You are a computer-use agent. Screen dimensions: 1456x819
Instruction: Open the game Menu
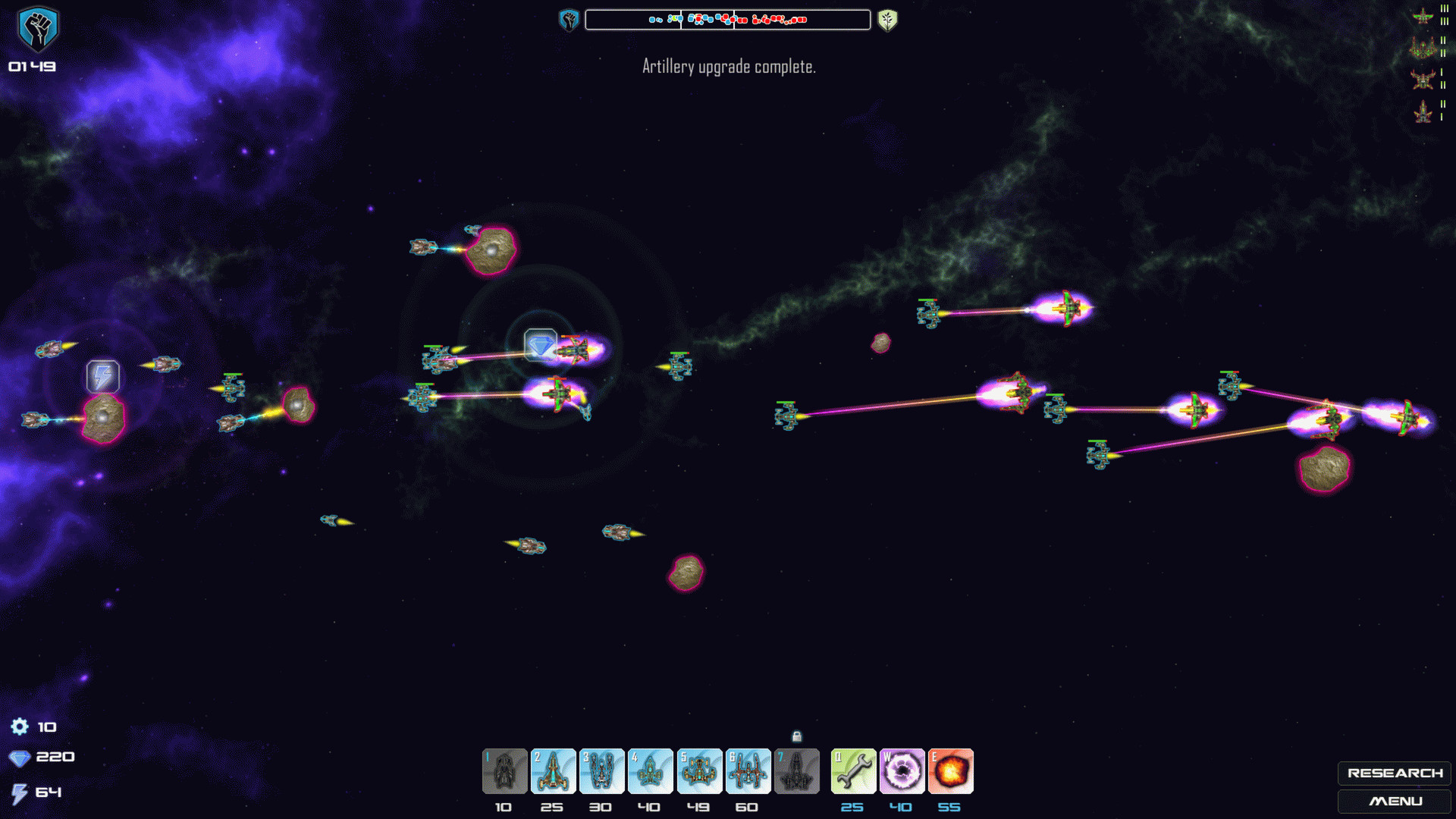[x=1394, y=801]
